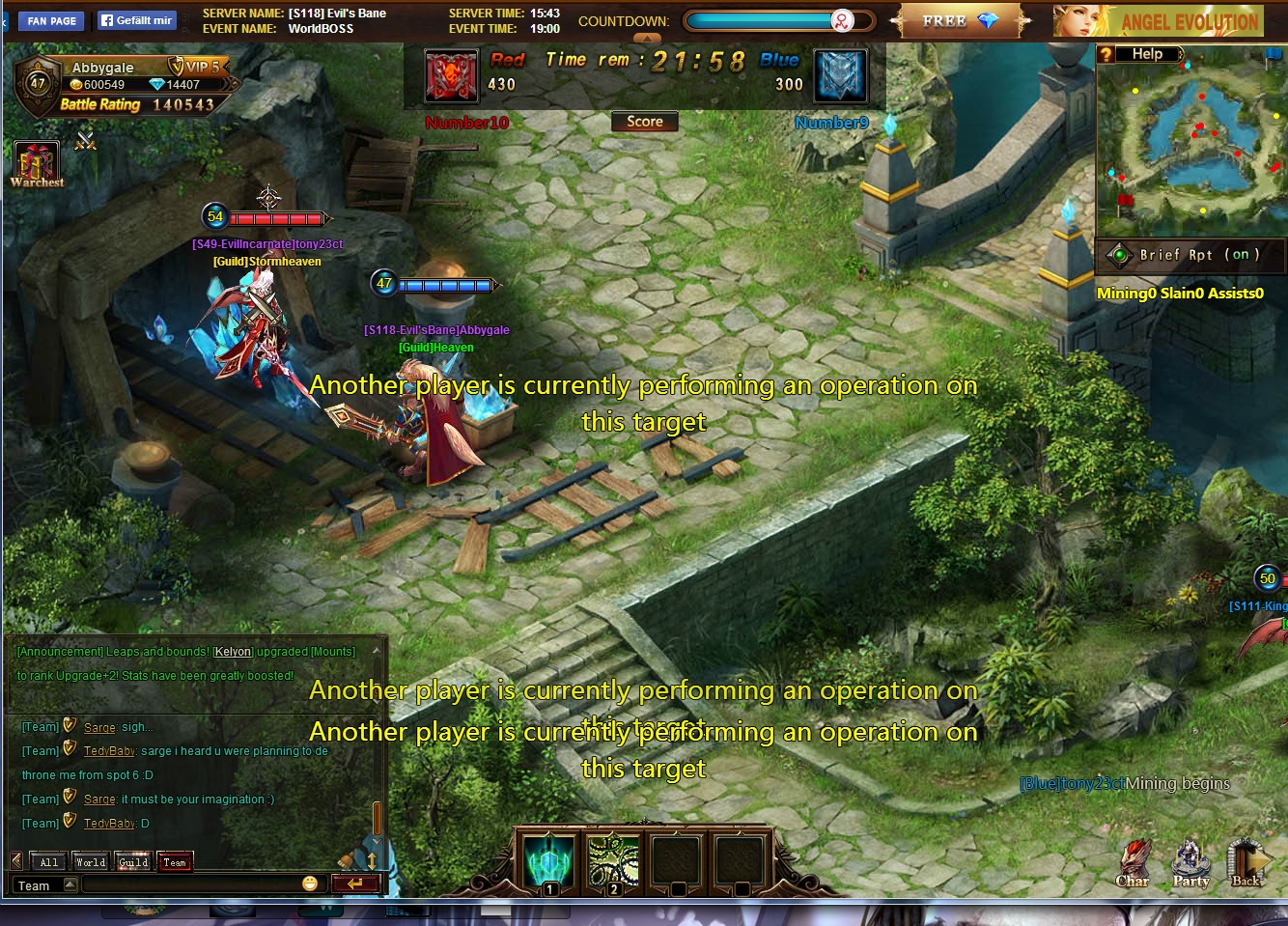Screen dimensions: 1288x926
Task: Activate the swirling vines skill in slot 2
Action: pos(613,859)
